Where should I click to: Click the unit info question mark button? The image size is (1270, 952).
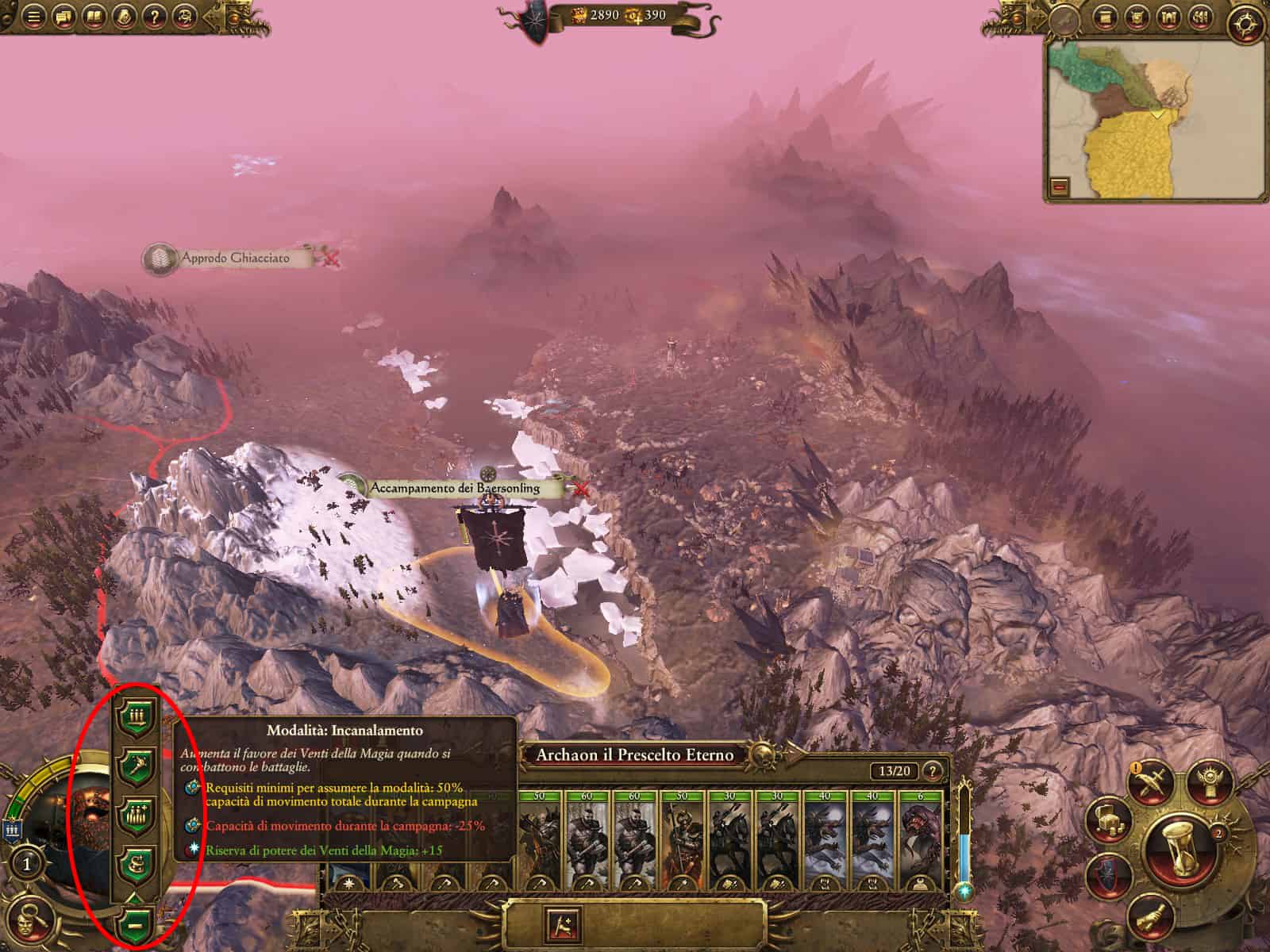(x=933, y=770)
